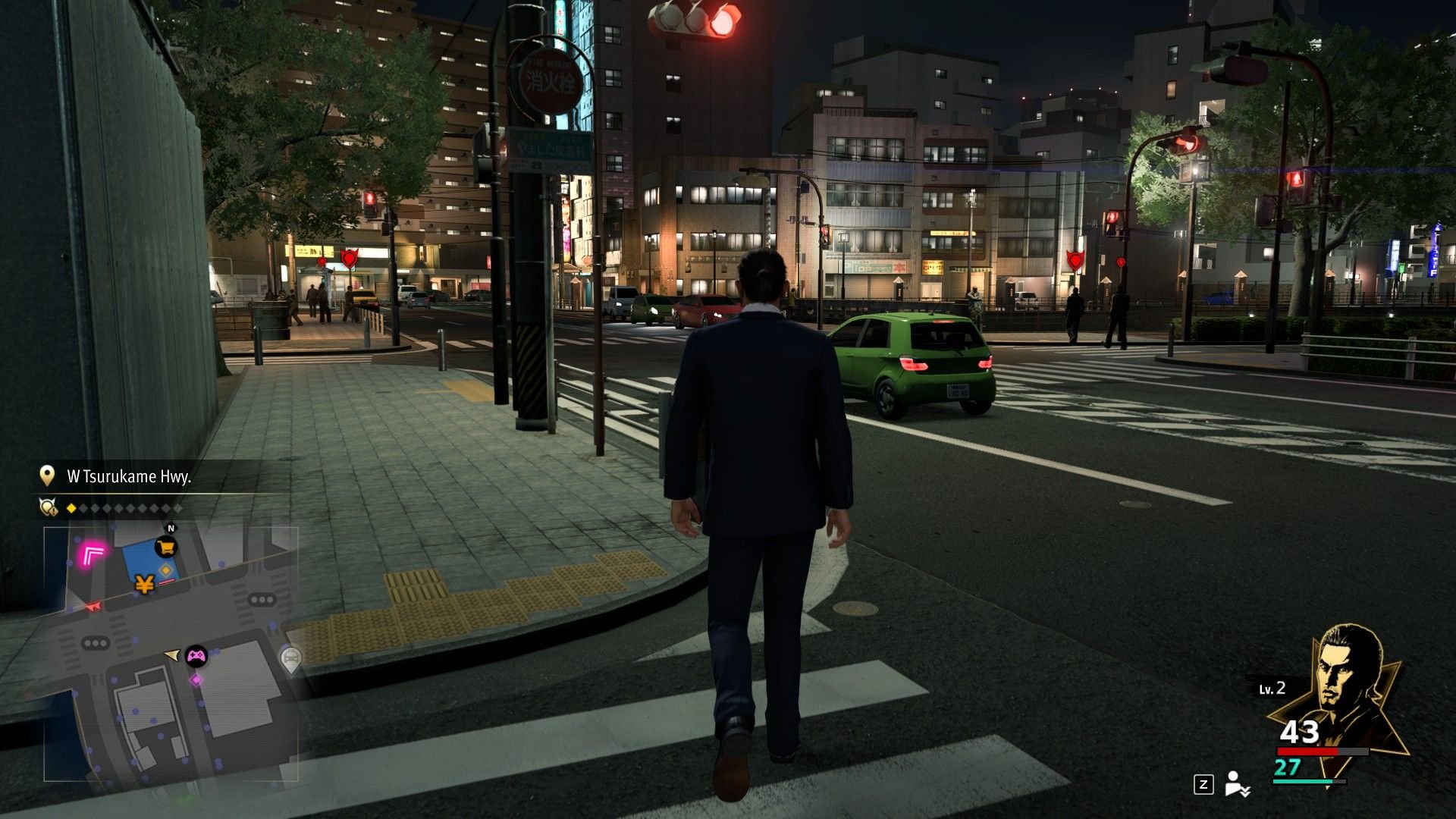
Task: Select the horned demon quest icon under the street name
Action: coord(47,506)
